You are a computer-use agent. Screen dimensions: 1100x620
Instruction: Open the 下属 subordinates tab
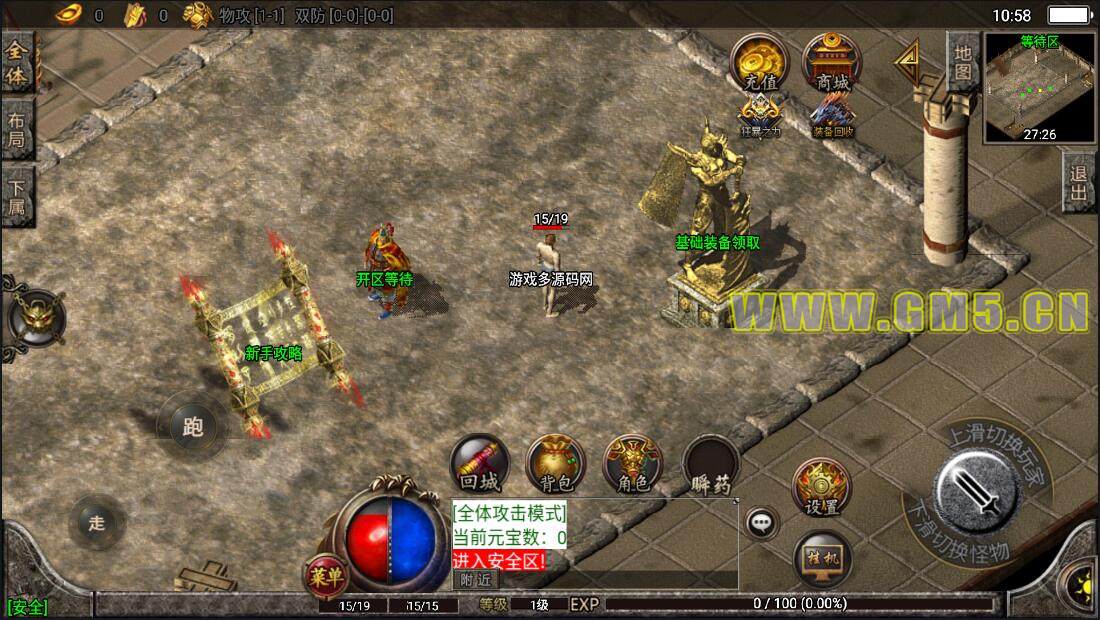point(17,196)
